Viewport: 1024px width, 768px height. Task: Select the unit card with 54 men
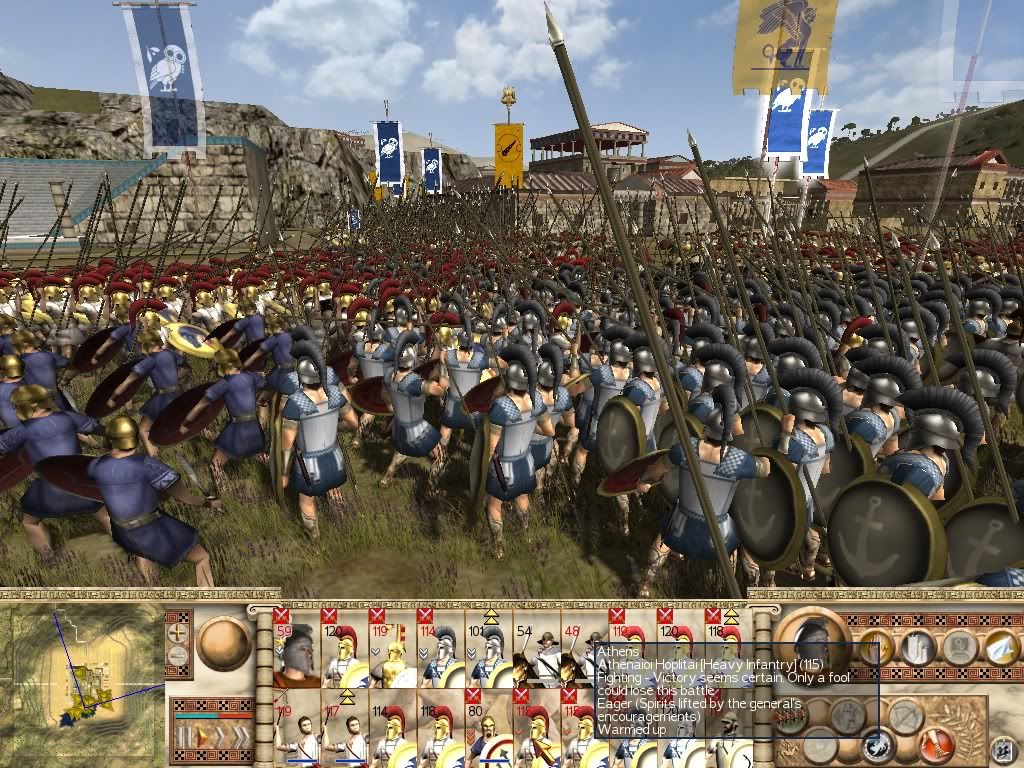538,648
